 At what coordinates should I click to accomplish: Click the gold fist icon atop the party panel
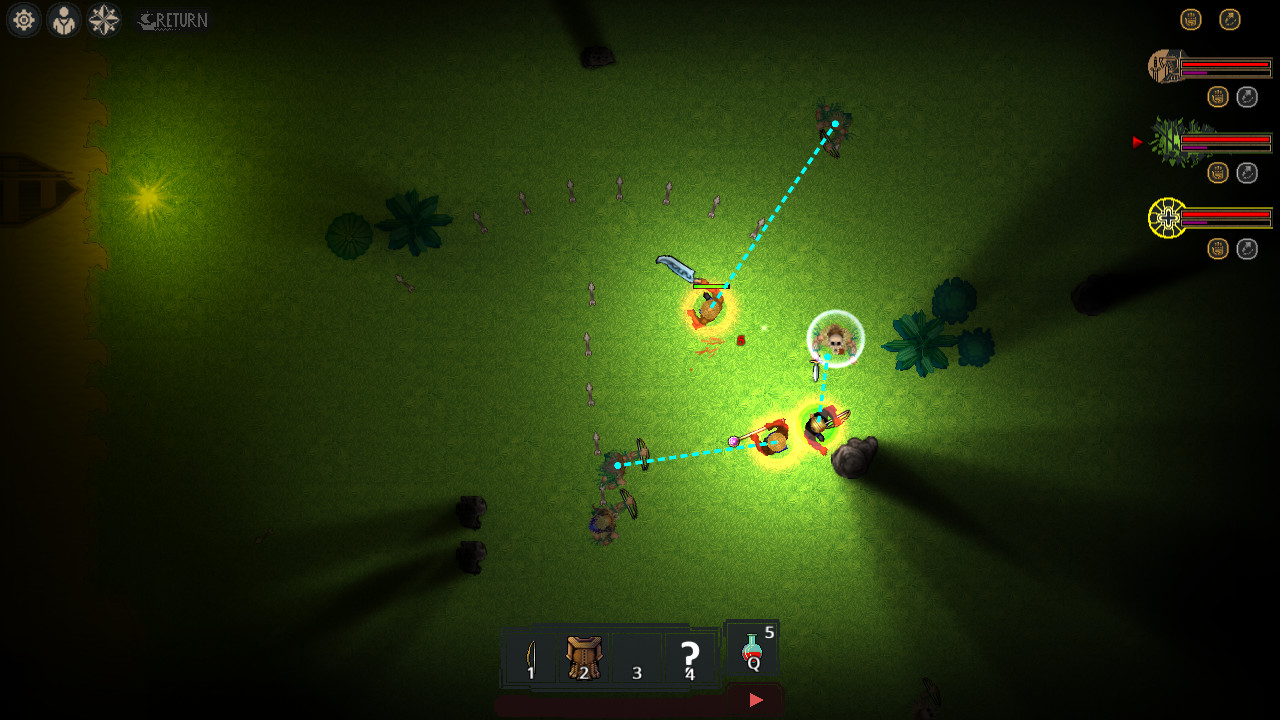[1229, 18]
